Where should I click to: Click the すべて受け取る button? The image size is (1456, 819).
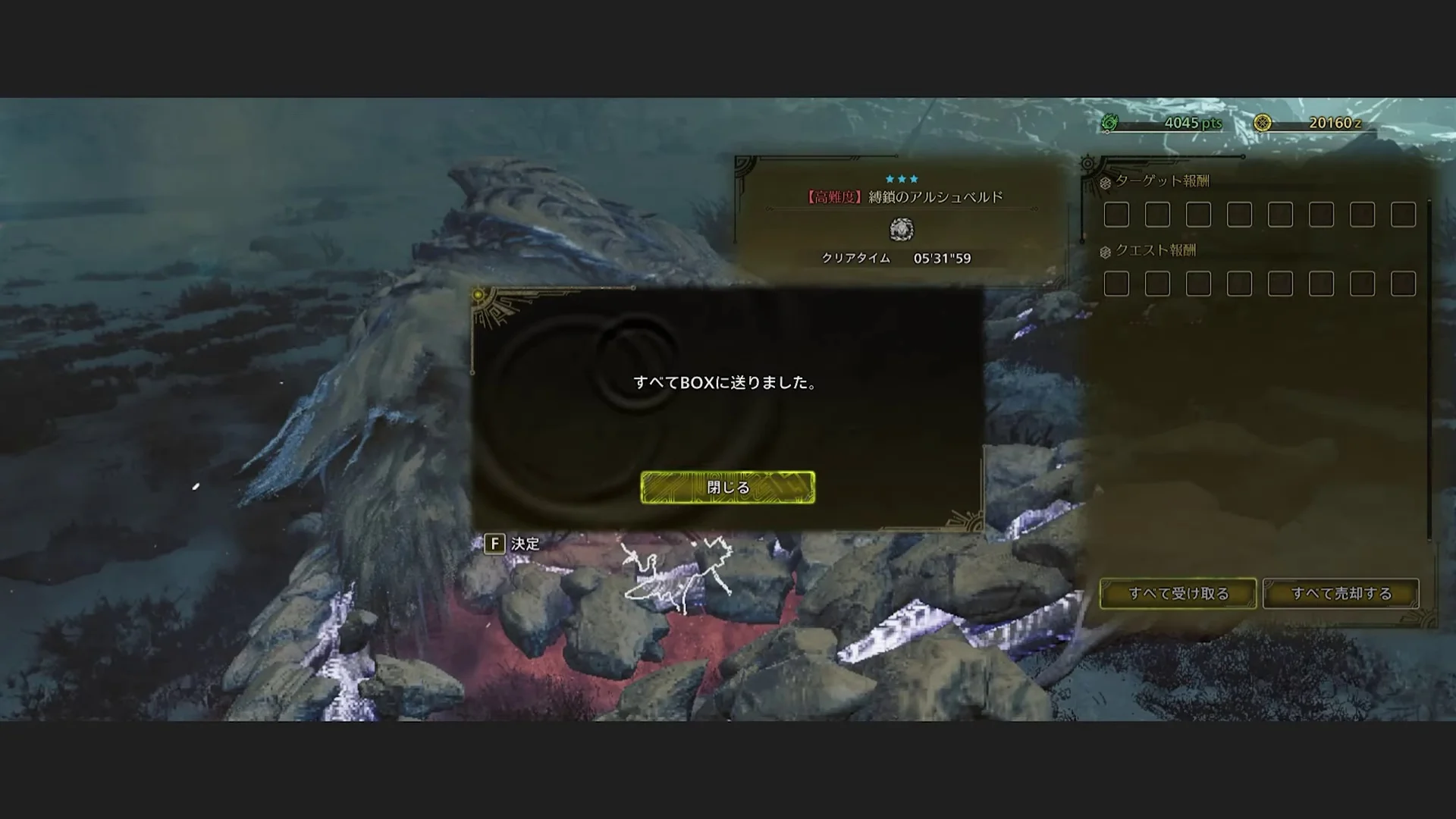[1178, 593]
